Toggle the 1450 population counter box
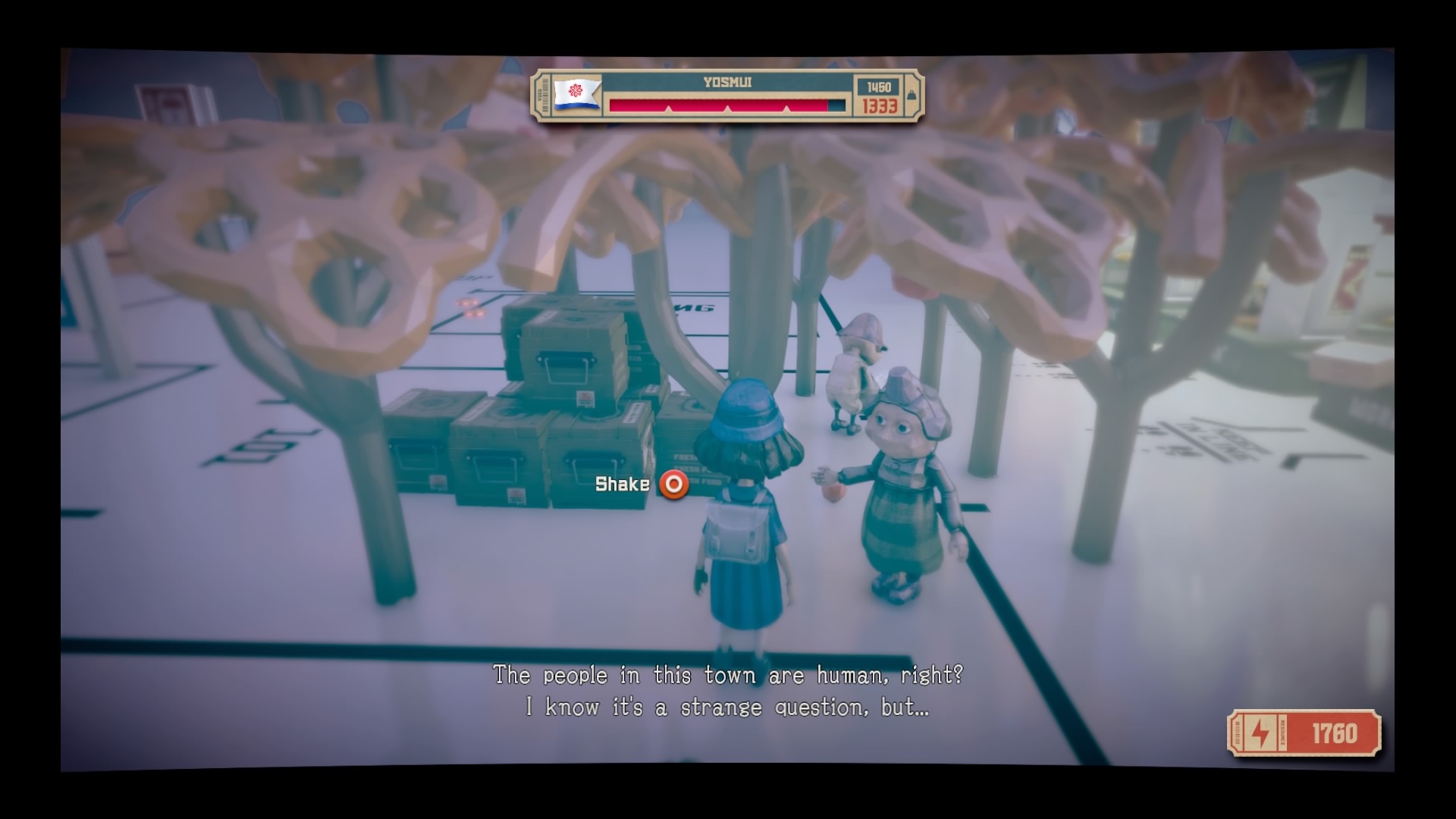 point(880,86)
